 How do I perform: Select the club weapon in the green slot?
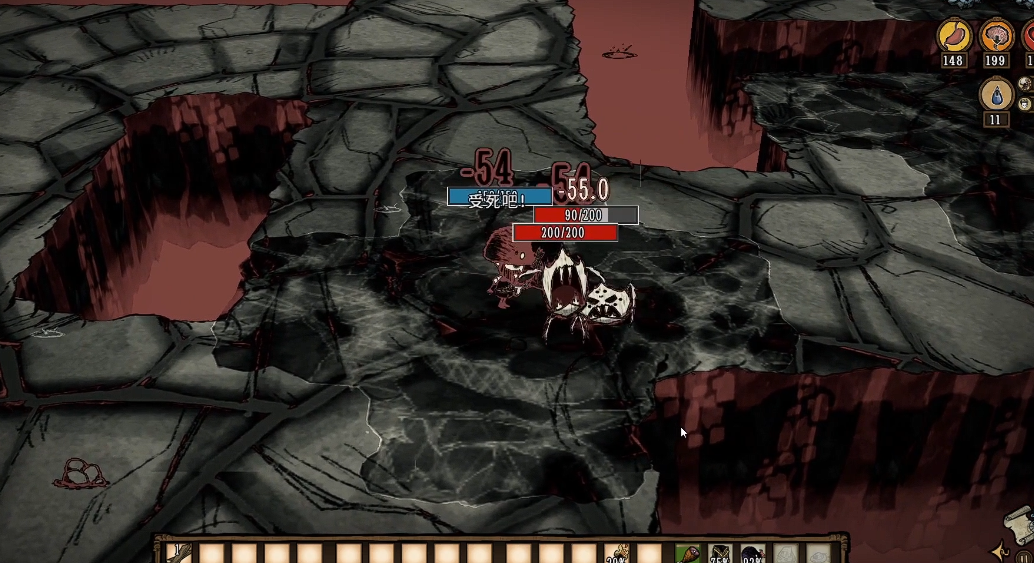(687, 553)
